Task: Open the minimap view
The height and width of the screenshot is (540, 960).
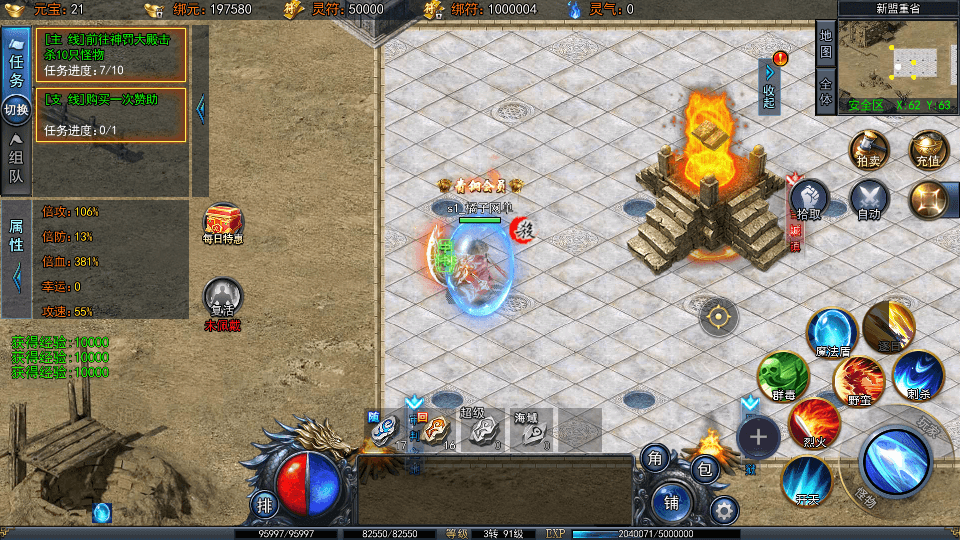Action: pyautogui.click(x=898, y=60)
